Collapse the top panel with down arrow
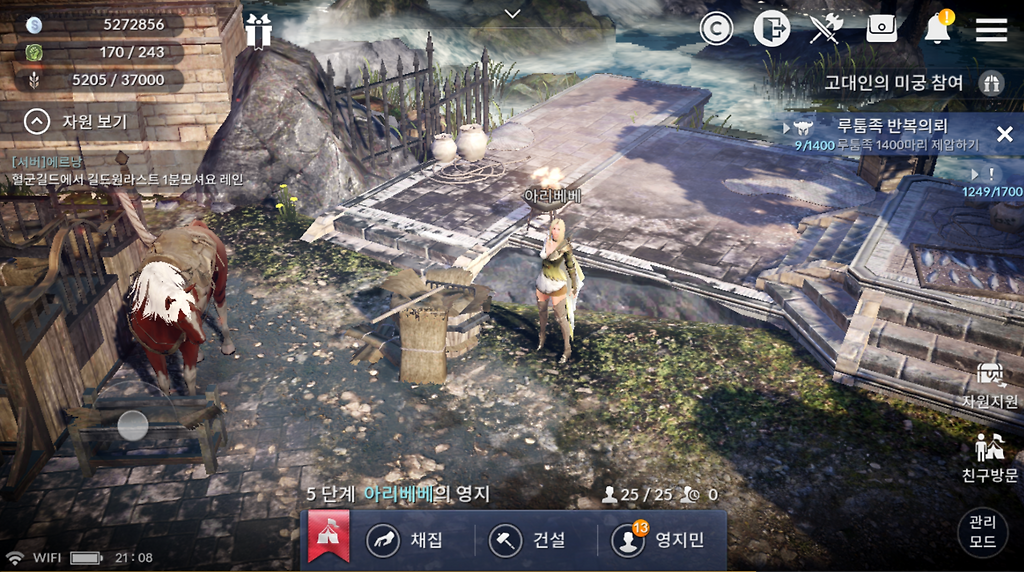 [513, 13]
